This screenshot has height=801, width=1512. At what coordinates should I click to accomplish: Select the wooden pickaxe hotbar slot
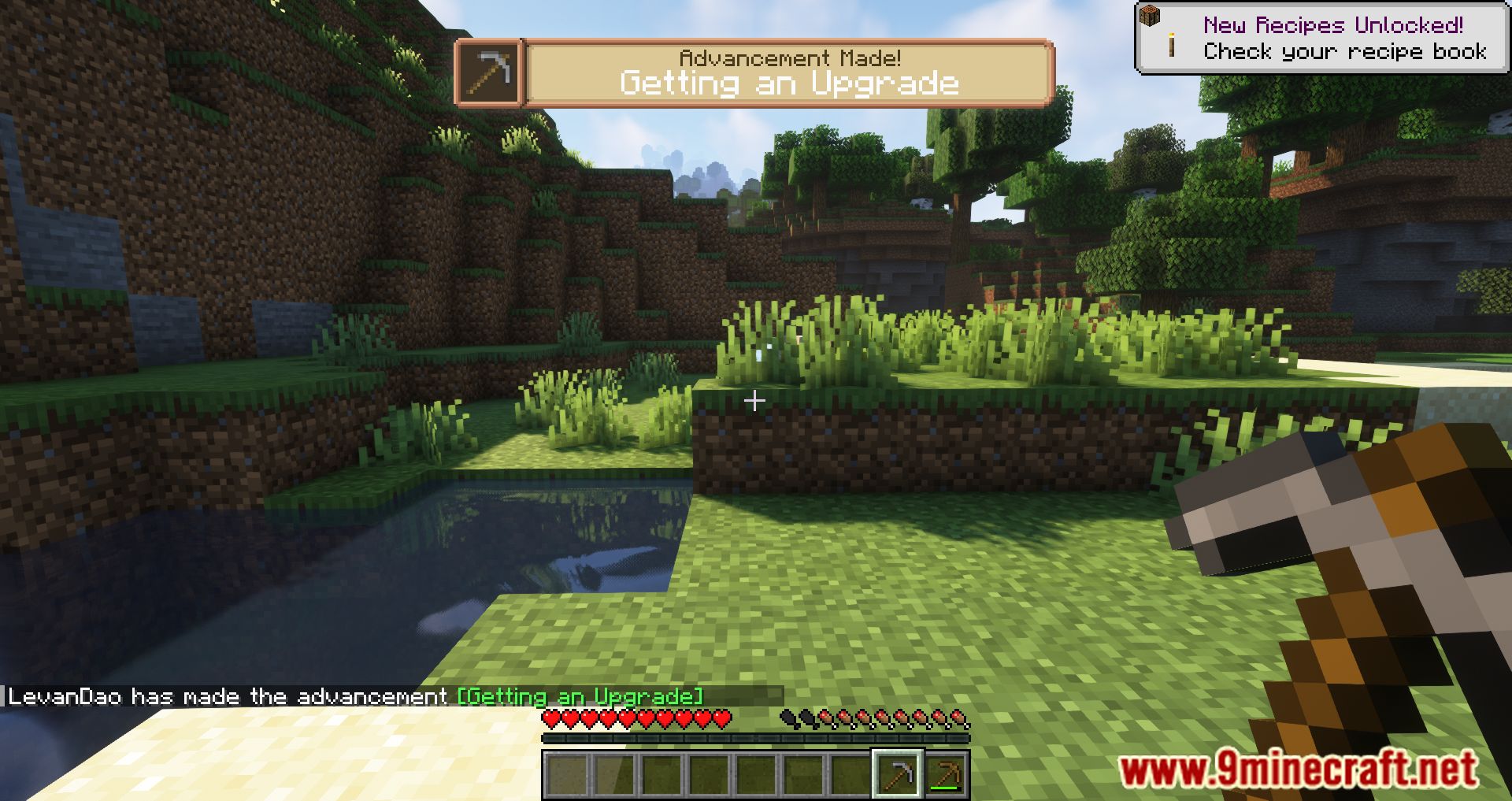[946, 774]
